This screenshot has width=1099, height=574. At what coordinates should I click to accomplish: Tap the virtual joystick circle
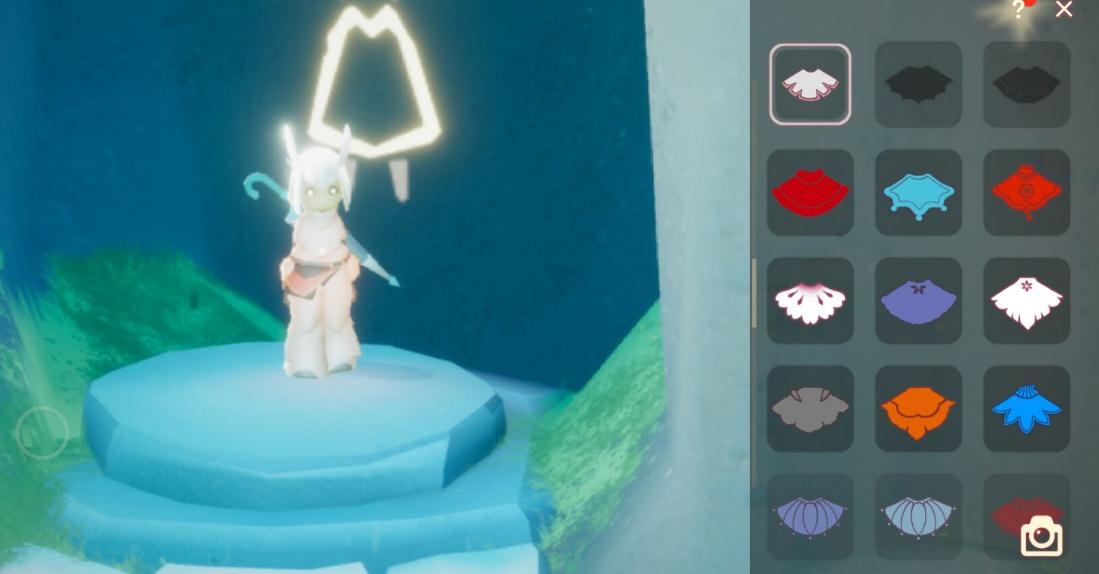point(42,433)
